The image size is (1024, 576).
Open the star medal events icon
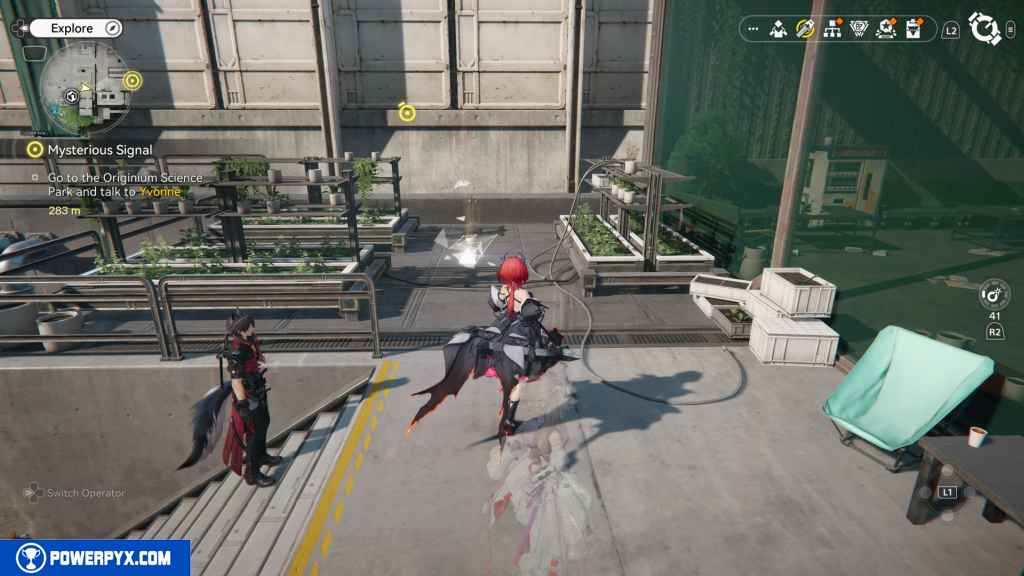[886, 29]
